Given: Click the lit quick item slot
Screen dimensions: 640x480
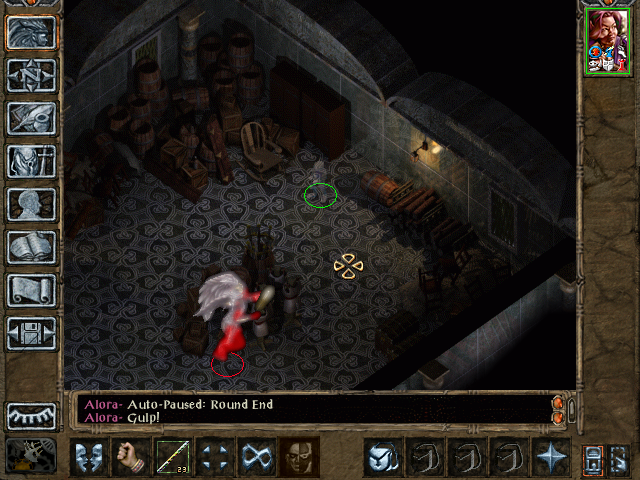Looking at the screenshot, I should [382, 456].
